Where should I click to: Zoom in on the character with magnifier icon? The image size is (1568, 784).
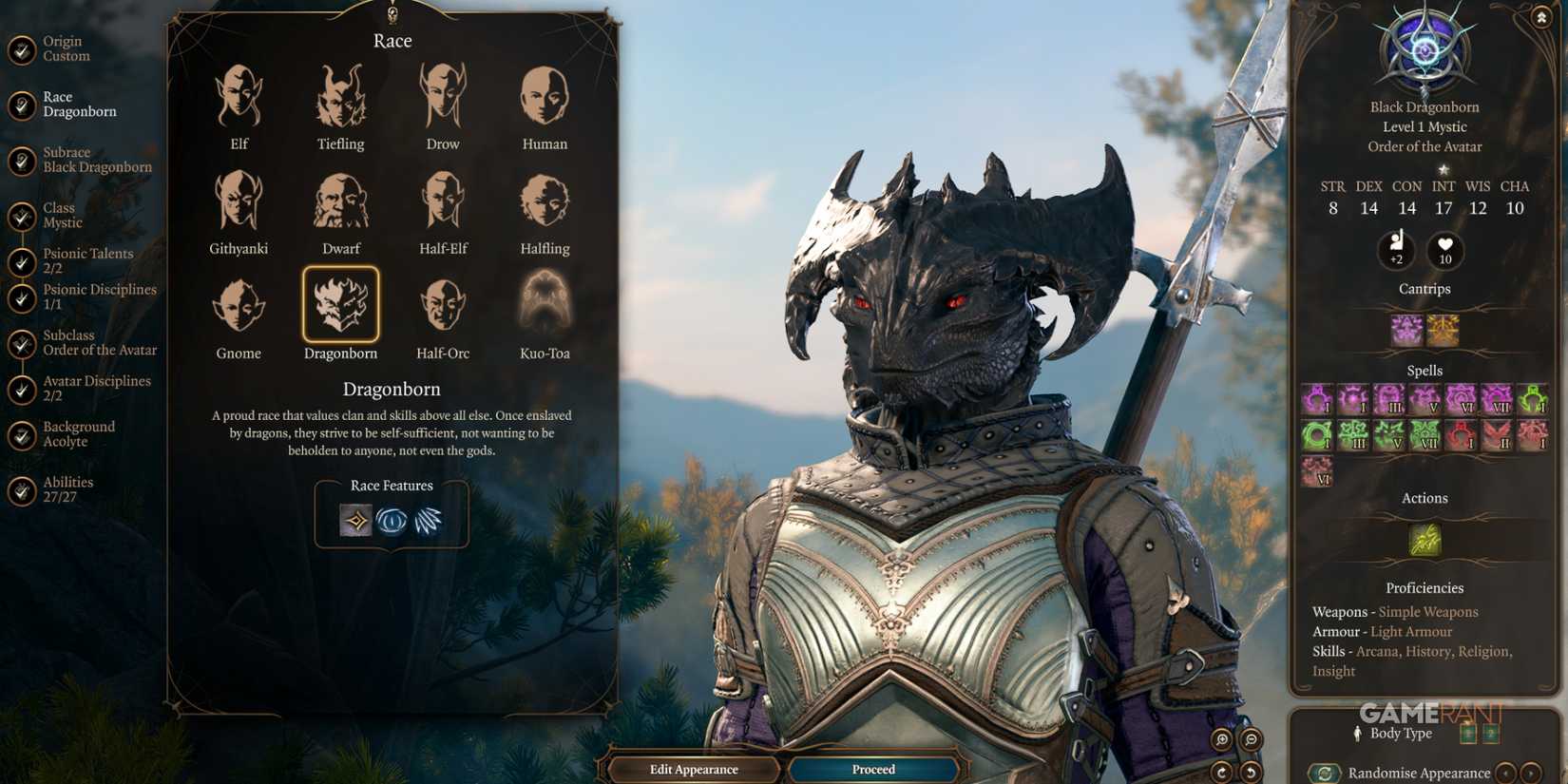[x=1221, y=739]
